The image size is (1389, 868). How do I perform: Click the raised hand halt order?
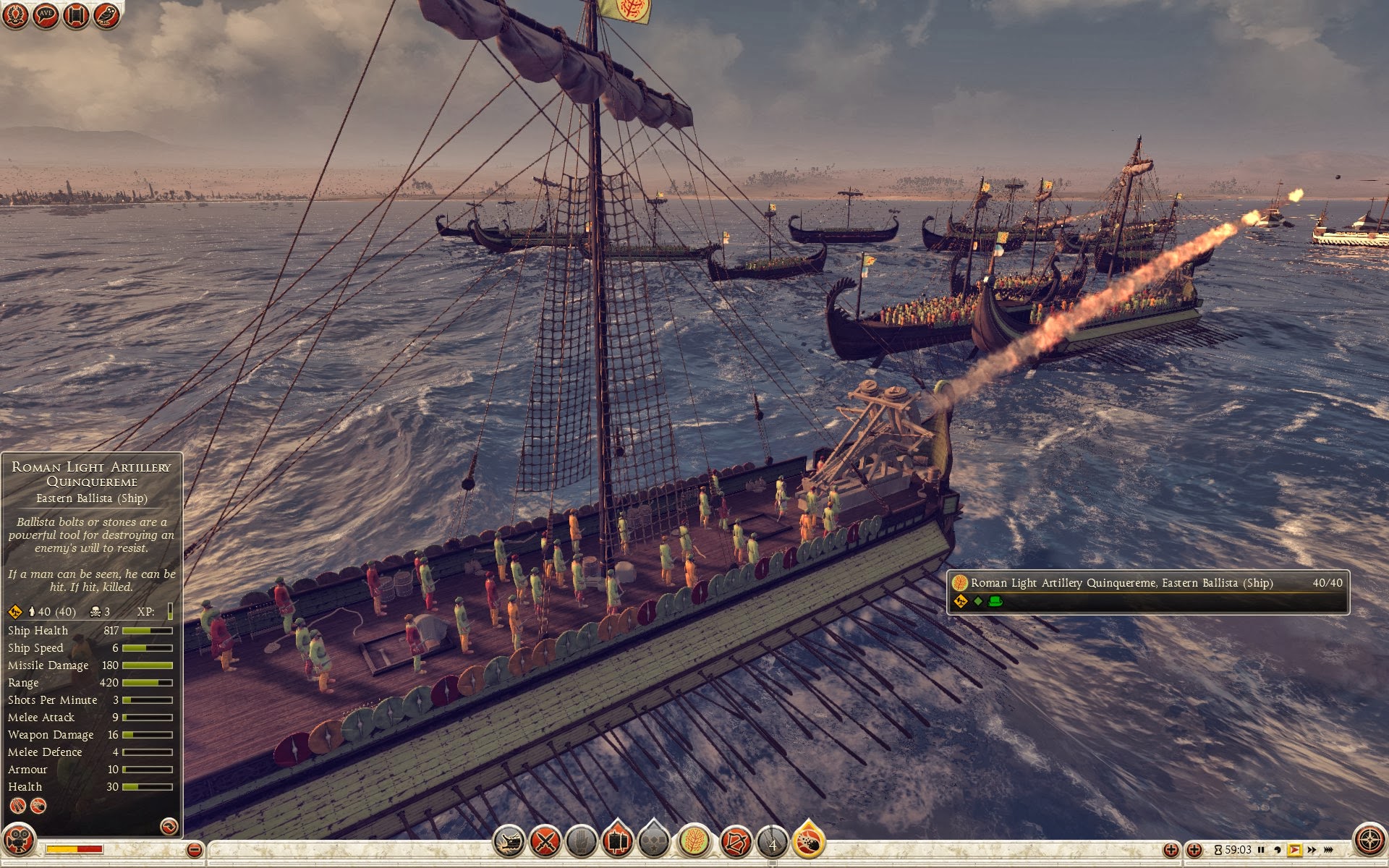(x=581, y=841)
